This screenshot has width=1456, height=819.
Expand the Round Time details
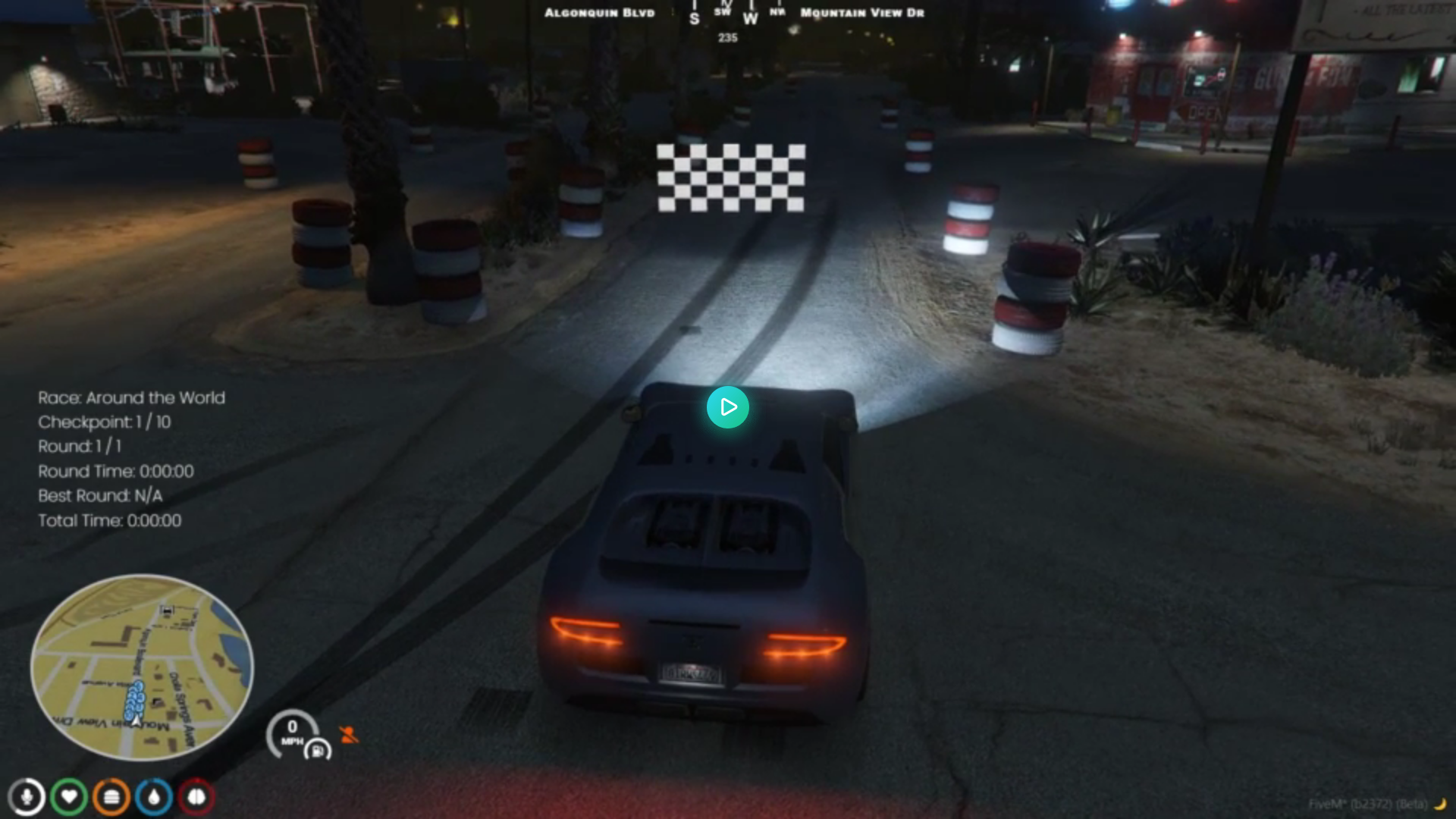(115, 471)
